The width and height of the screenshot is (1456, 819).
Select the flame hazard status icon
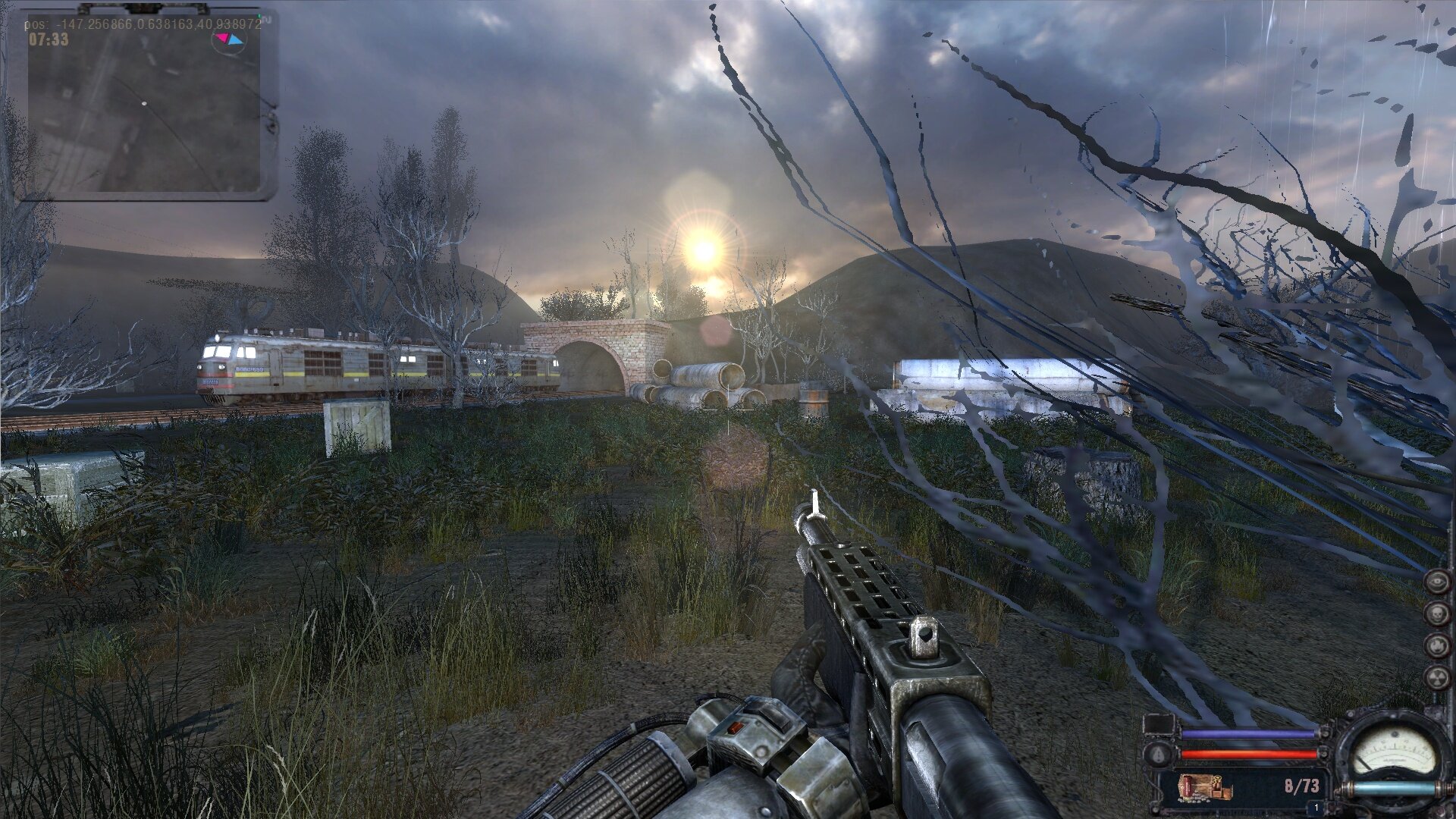click(1437, 645)
